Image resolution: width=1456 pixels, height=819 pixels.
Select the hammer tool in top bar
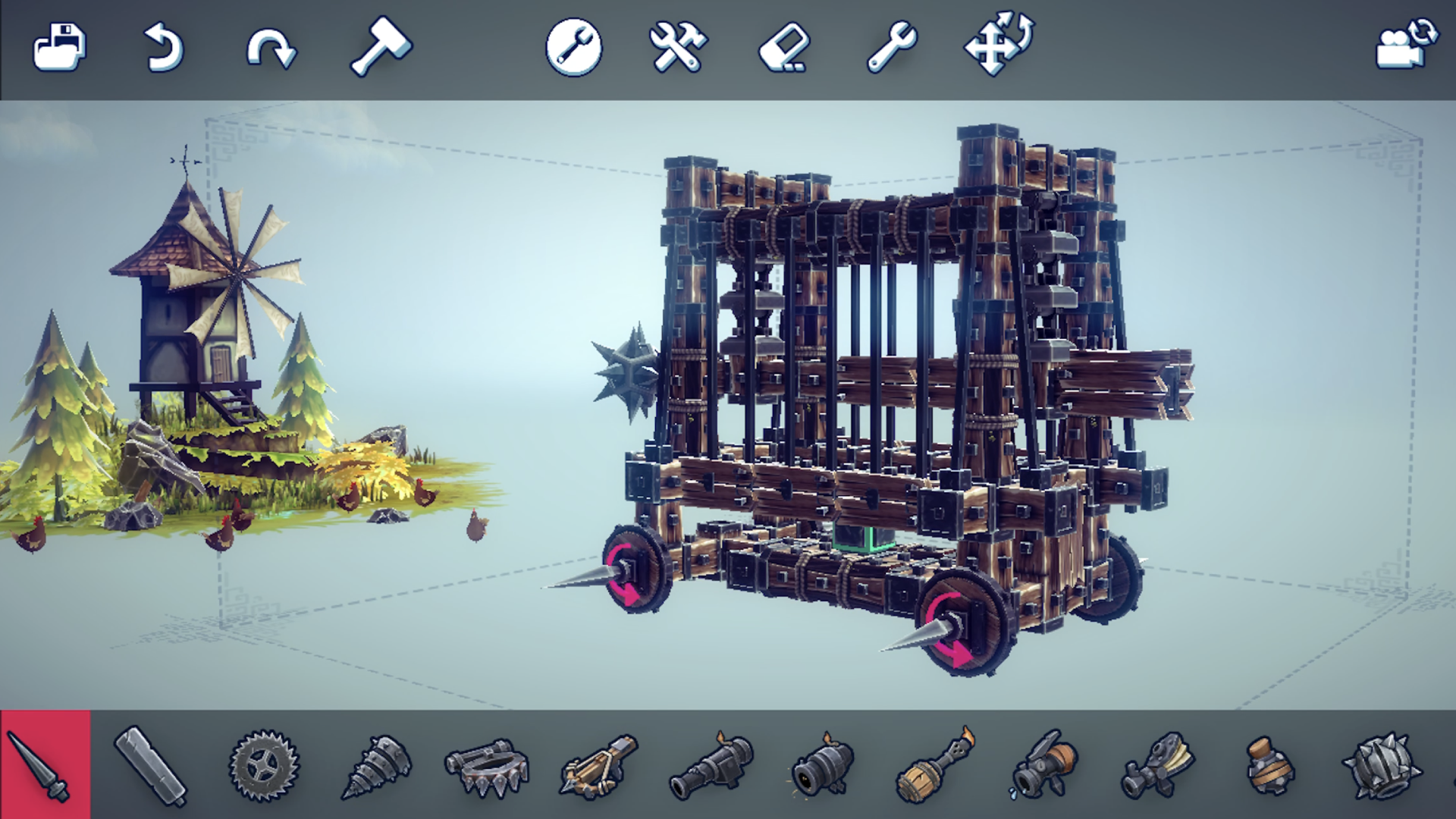pos(380,47)
